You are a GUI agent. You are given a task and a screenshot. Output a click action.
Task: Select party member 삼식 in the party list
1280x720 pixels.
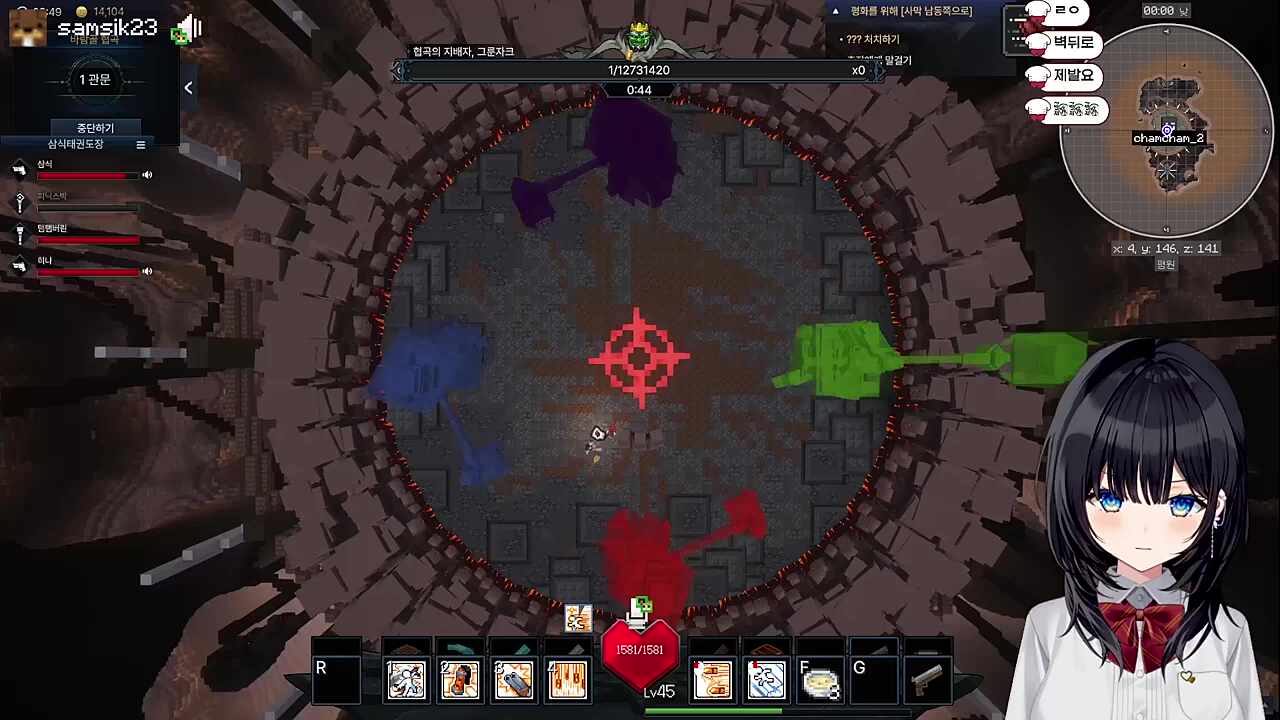[x=45, y=164]
